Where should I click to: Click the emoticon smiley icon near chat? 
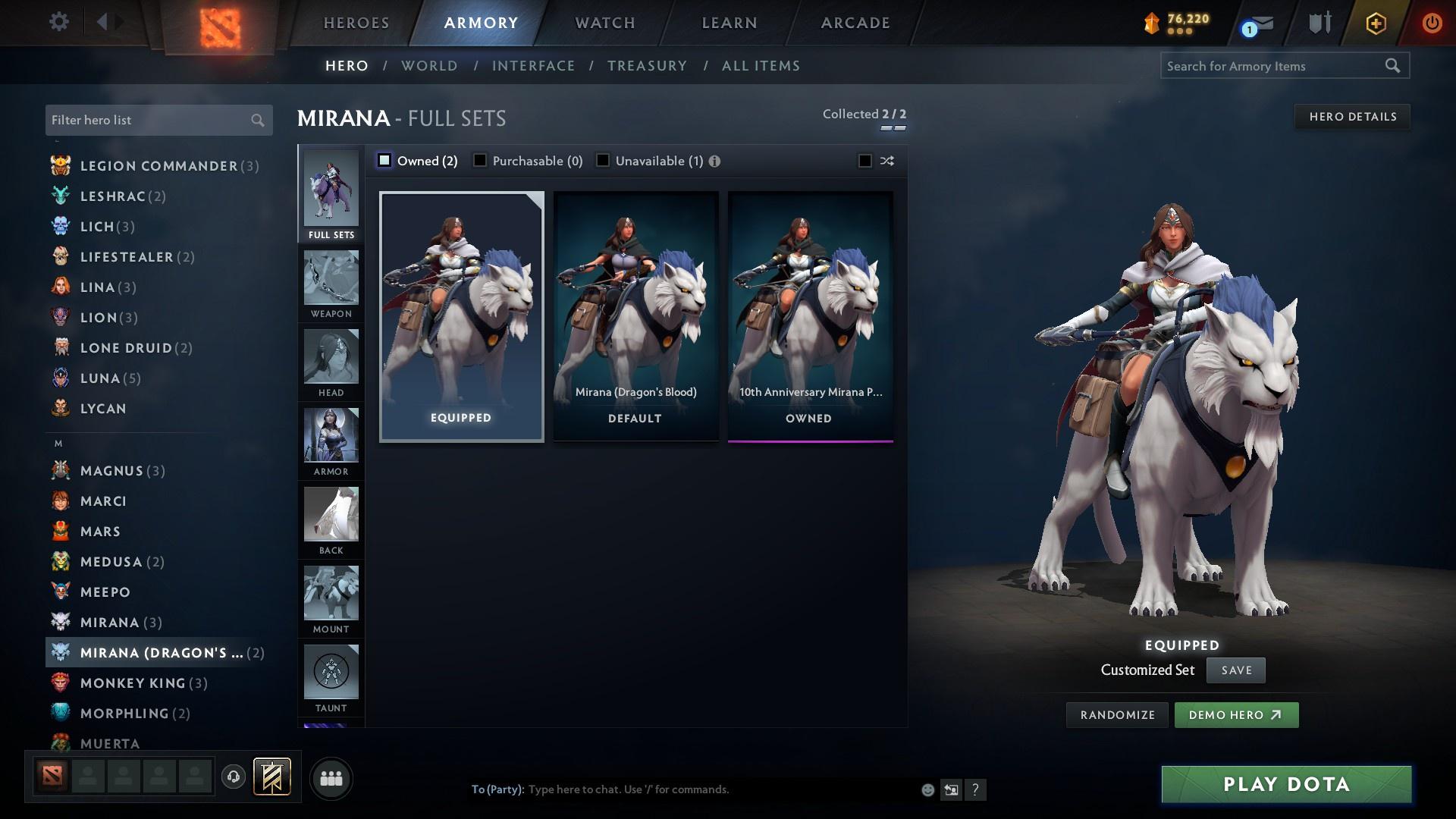(927, 789)
